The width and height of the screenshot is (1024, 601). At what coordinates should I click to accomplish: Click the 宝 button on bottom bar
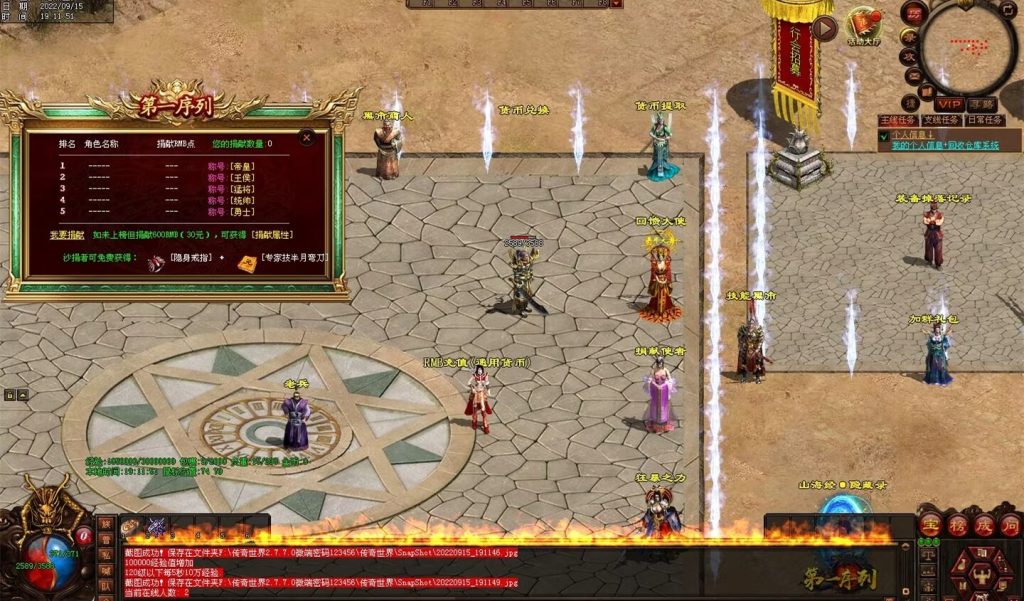930,523
